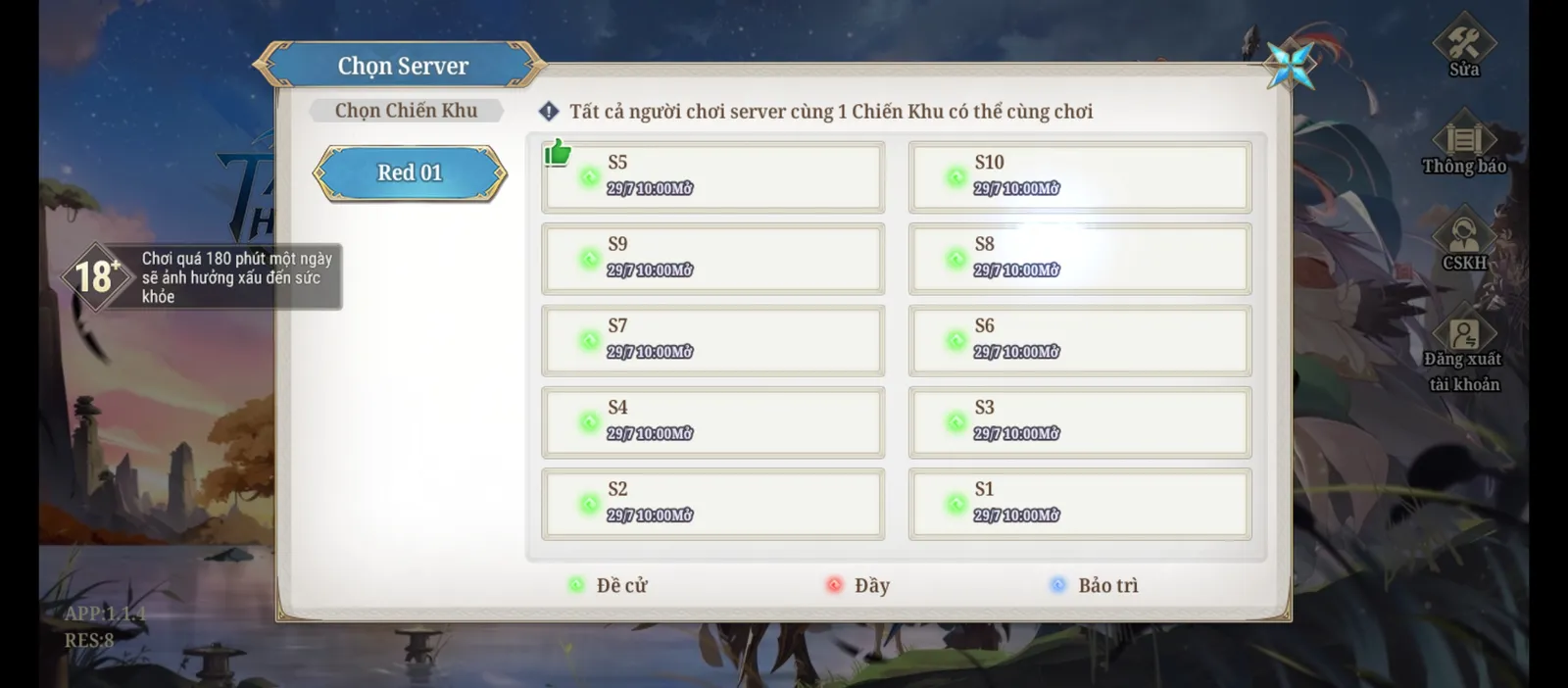Select server S8
Image resolution: width=1568 pixels, height=688 pixels.
[1079, 259]
